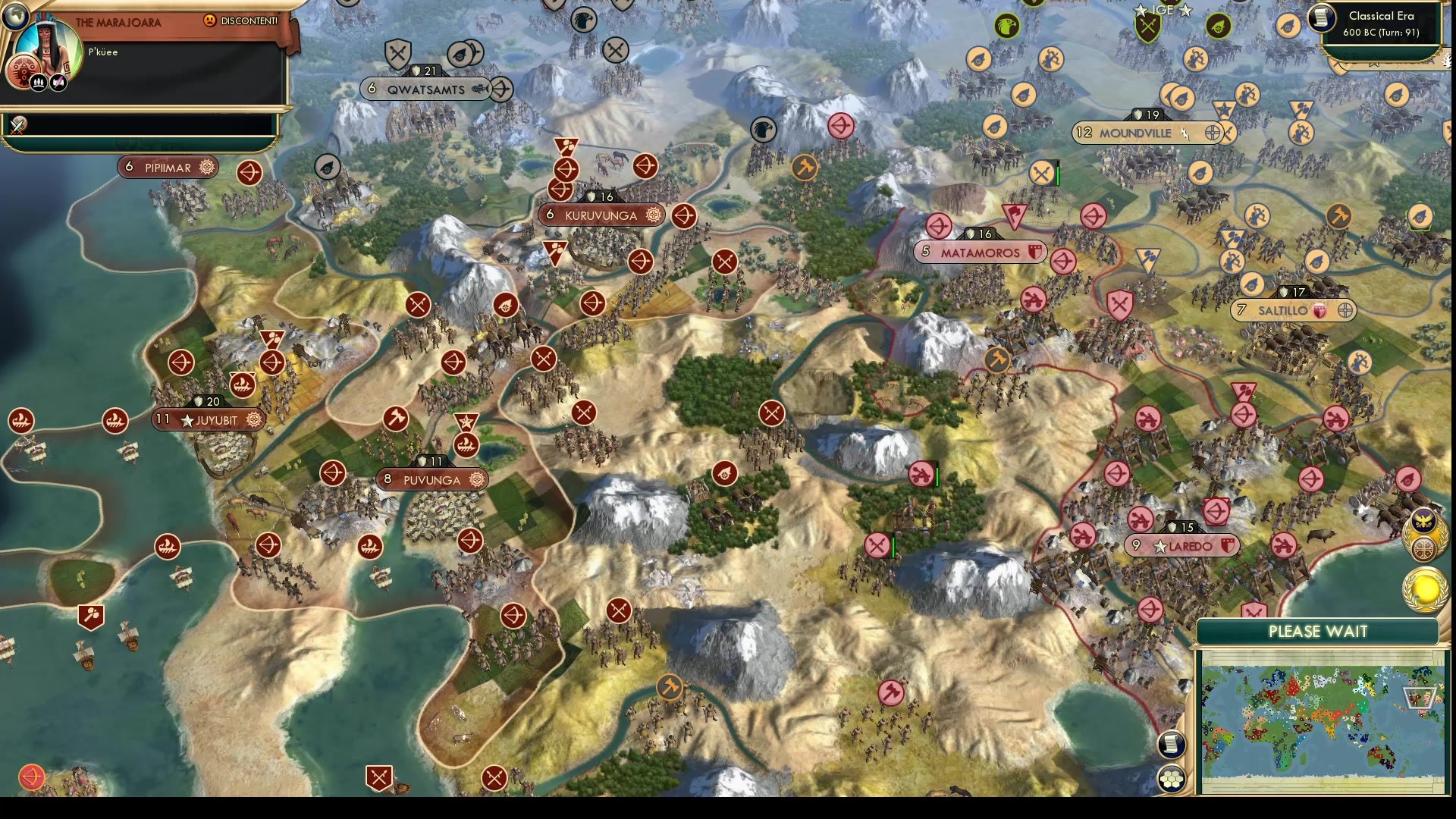Click the crown icon on the leader portrait

38,81
